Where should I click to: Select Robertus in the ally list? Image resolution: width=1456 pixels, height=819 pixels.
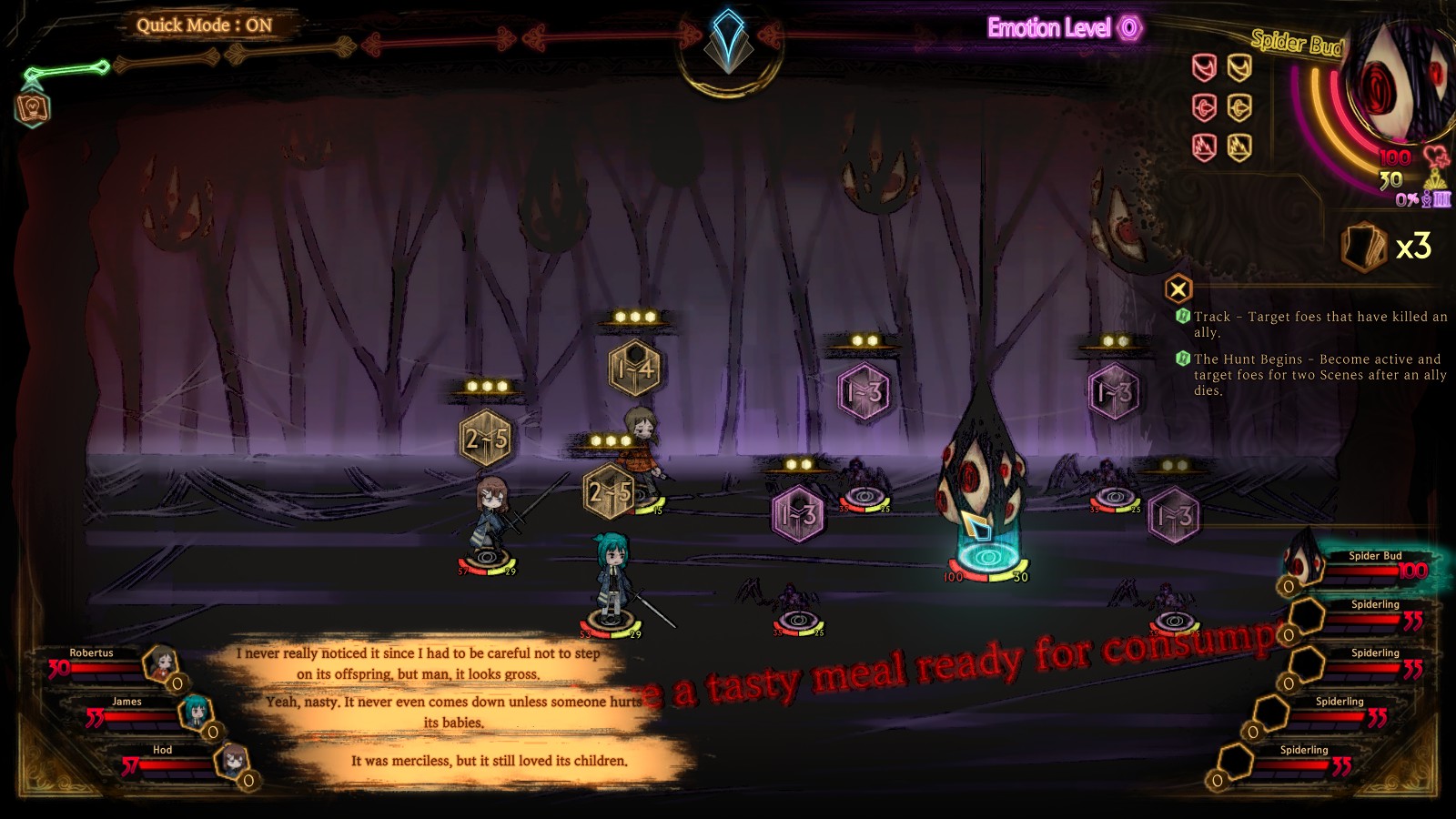click(161, 665)
